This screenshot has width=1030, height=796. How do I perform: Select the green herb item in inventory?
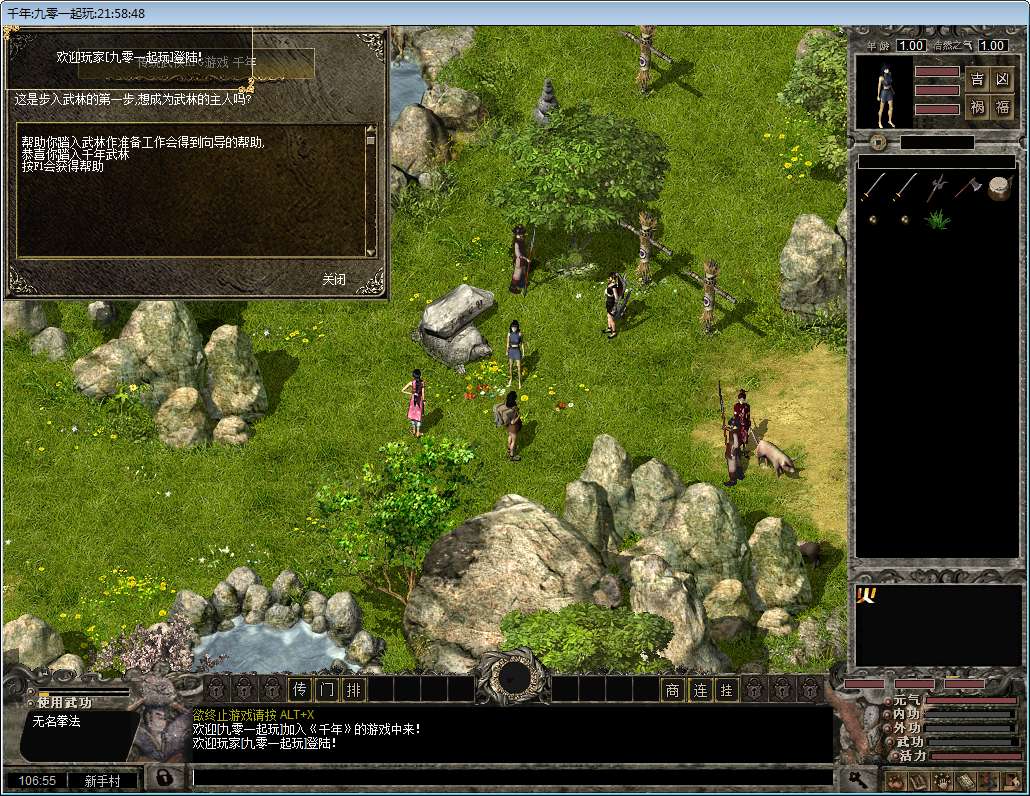click(937, 219)
